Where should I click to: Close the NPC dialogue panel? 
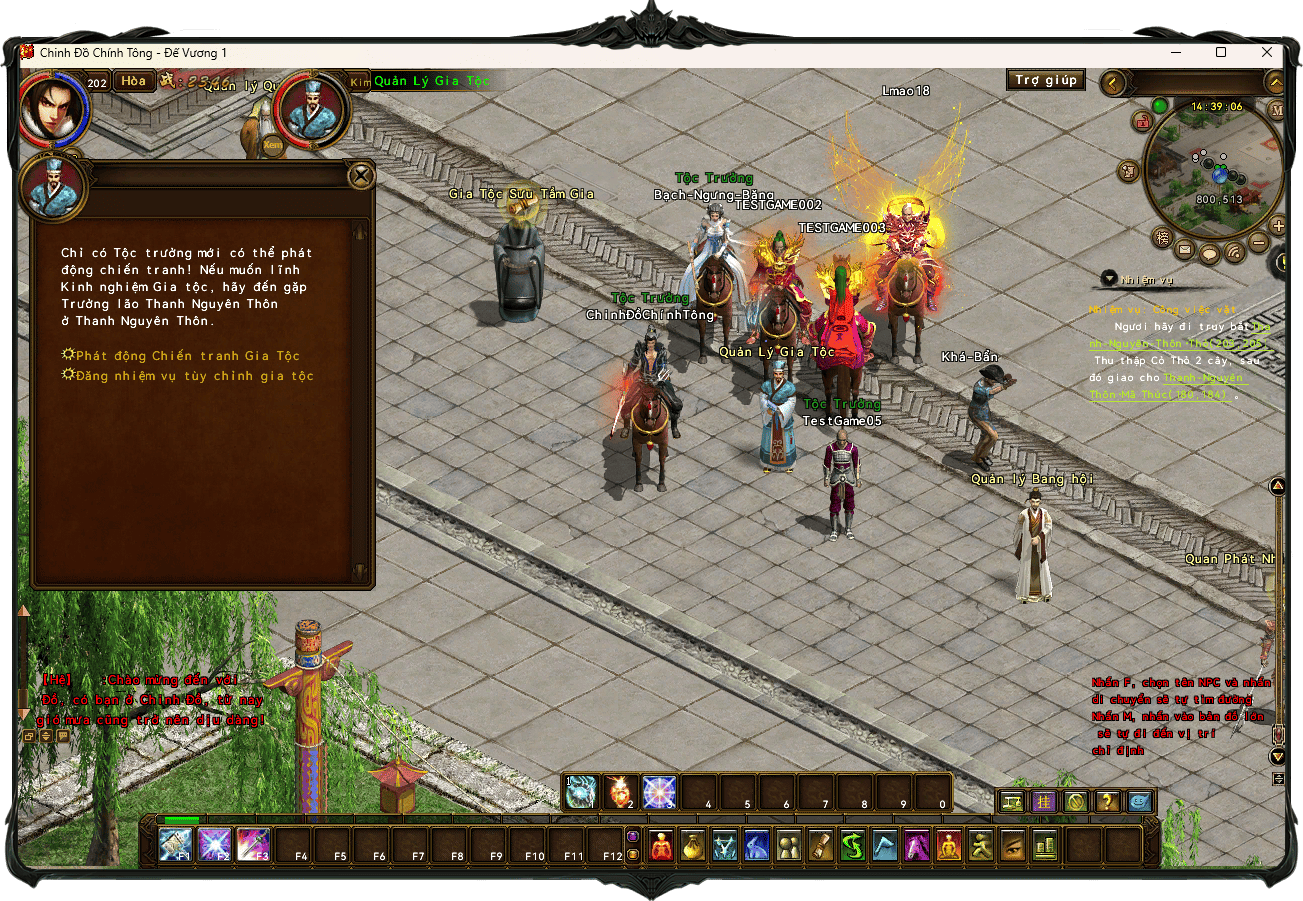pos(360,177)
